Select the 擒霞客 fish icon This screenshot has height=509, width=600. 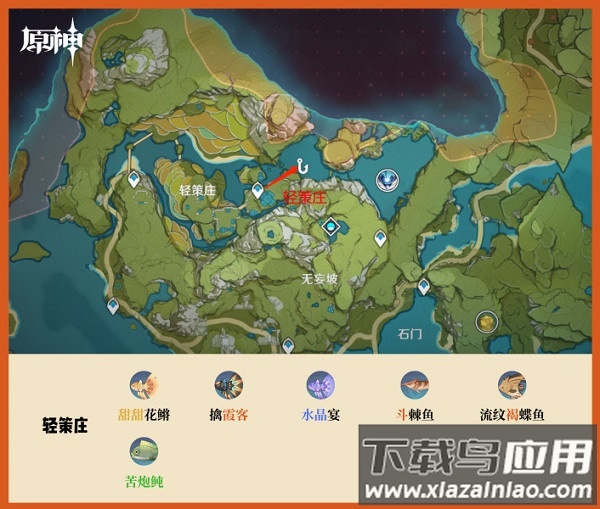[x=229, y=385]
